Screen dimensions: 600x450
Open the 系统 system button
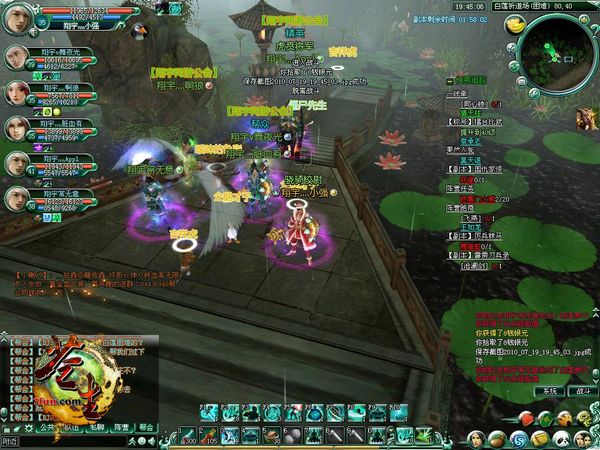click(x=547, y=392)
